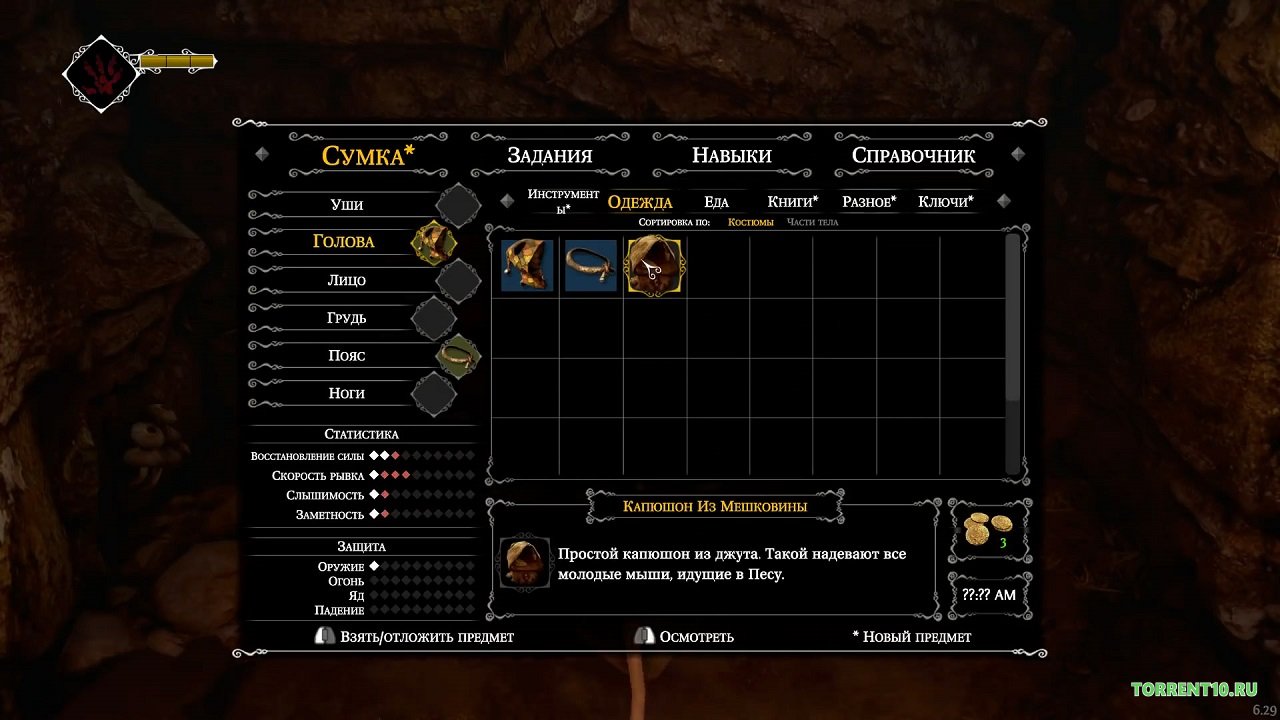Select the Одежда item category
The height and width of the screenshot is (720, 1280).
click(640, 202)
